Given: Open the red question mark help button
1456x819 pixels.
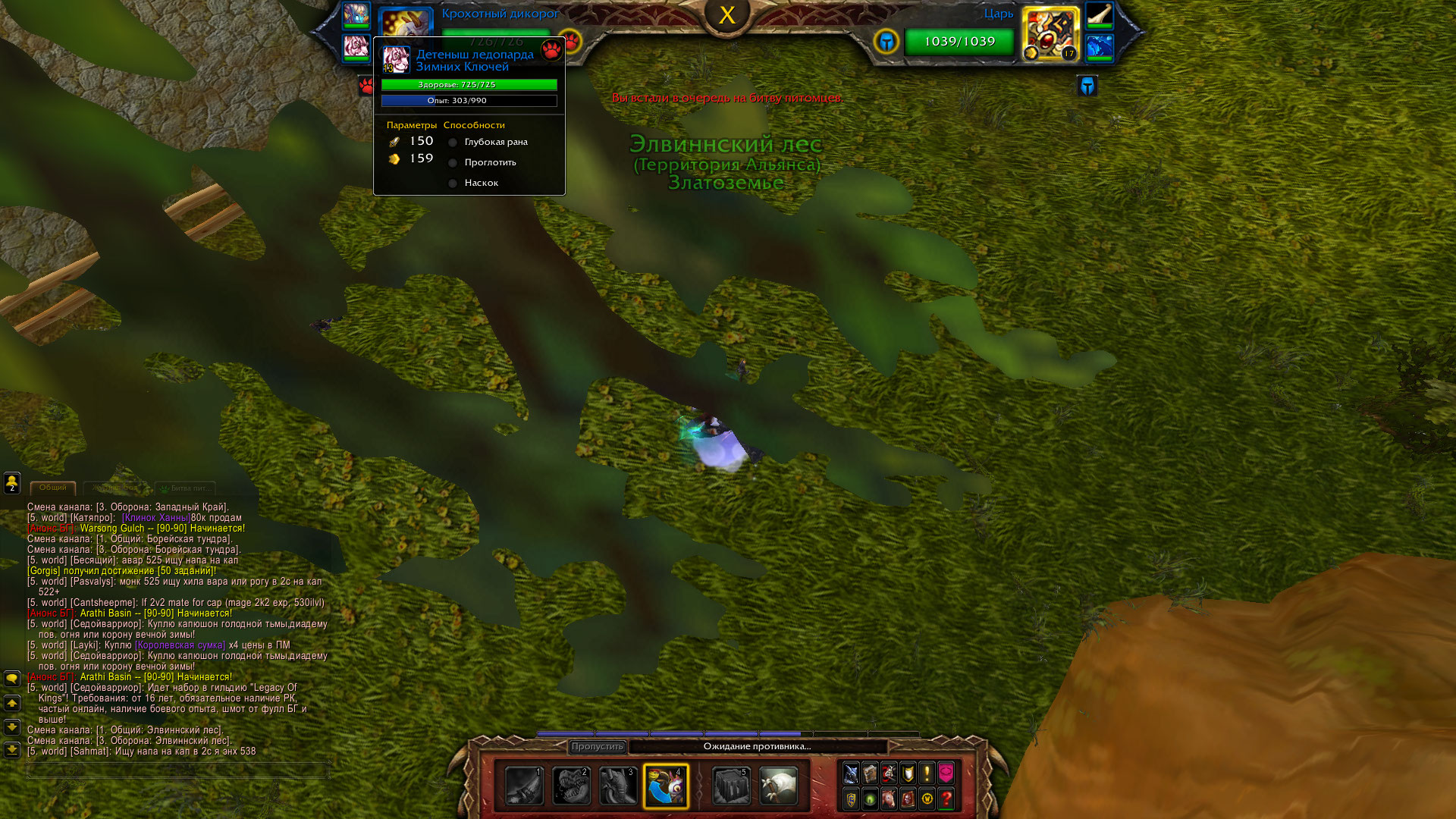Looking at the screenshot, I should [946, 799].
